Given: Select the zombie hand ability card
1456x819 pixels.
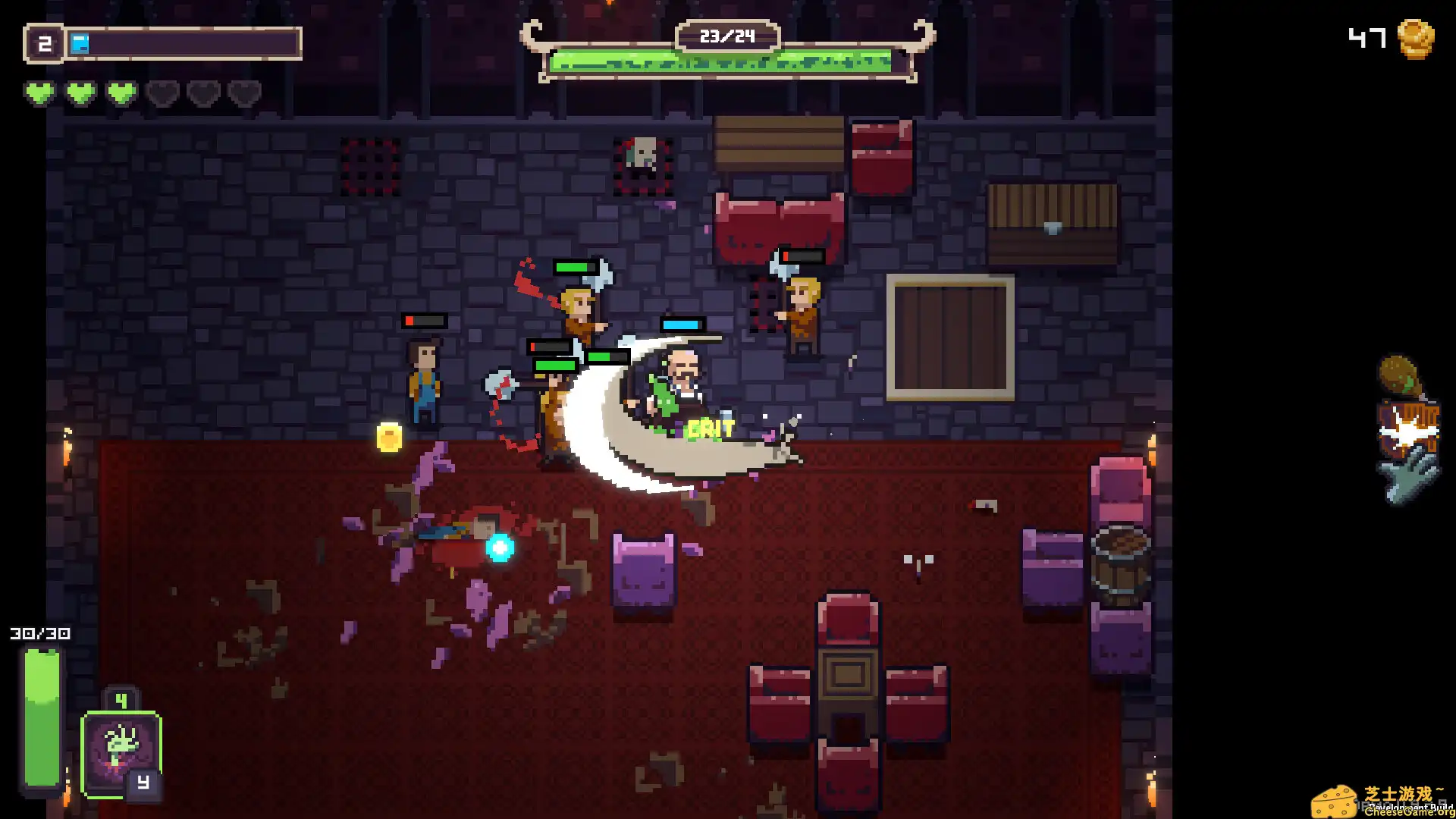Looking at the screenshot, I should click(x=121, y=751).
